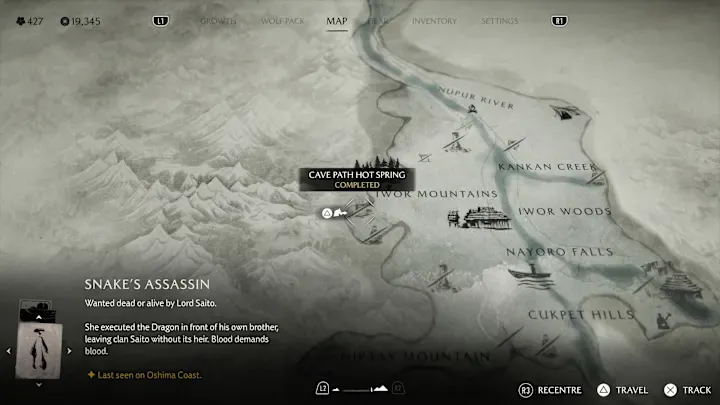Show next bounty with right arrow

click(68, 351)
